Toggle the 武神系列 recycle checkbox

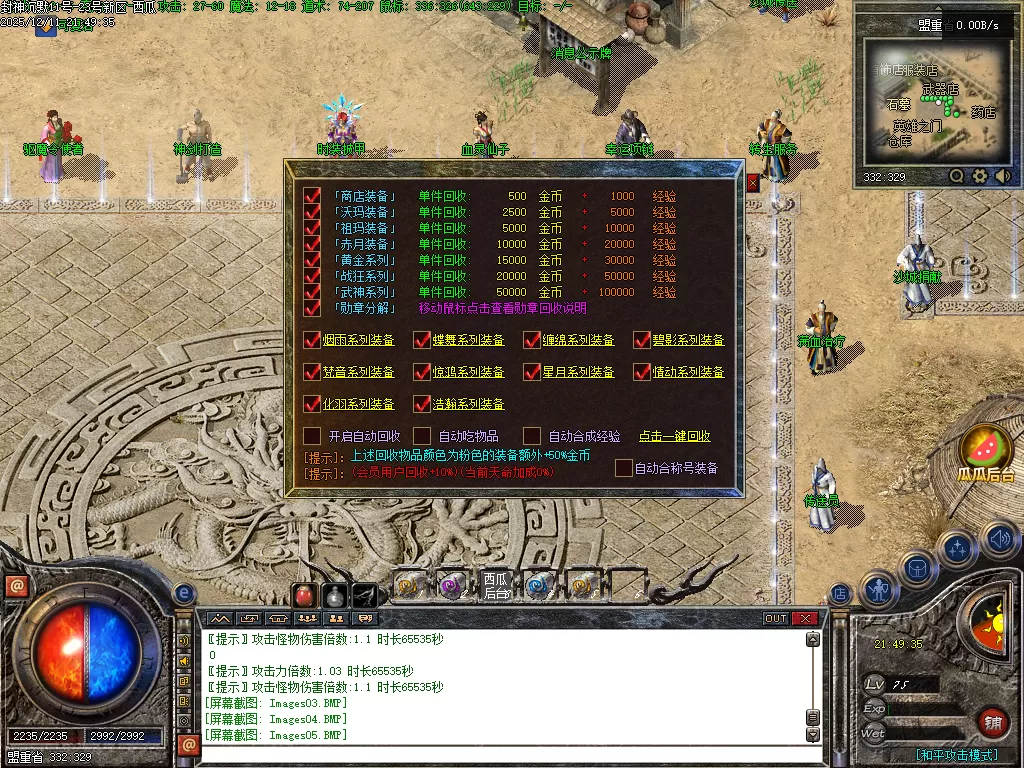point(313,292)
